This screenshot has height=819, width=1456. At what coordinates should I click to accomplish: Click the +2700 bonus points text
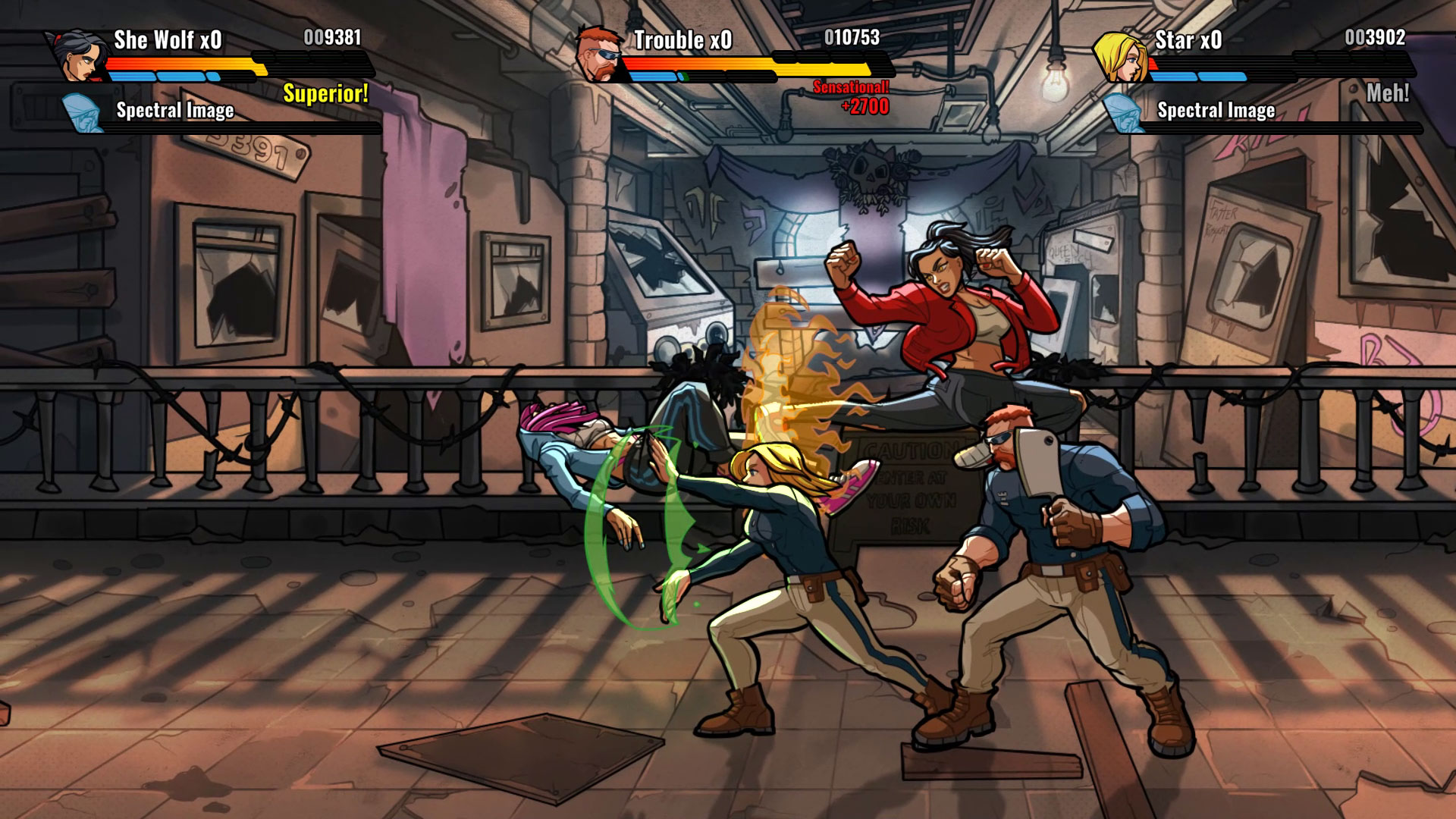[x=865, y=105]
